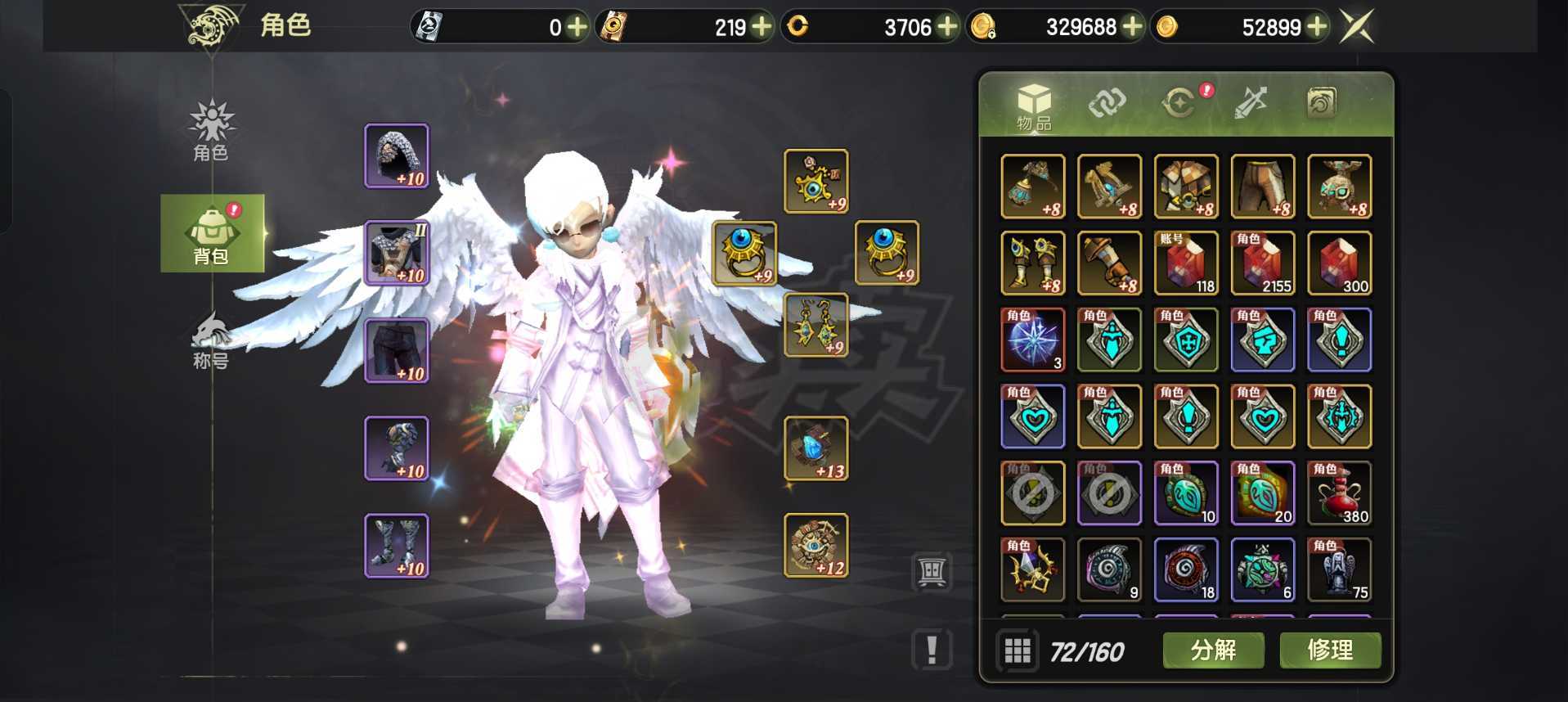Tap the plus next to the 219 currency
This screenshot has height=702, width=1568.
pos(761,27)
